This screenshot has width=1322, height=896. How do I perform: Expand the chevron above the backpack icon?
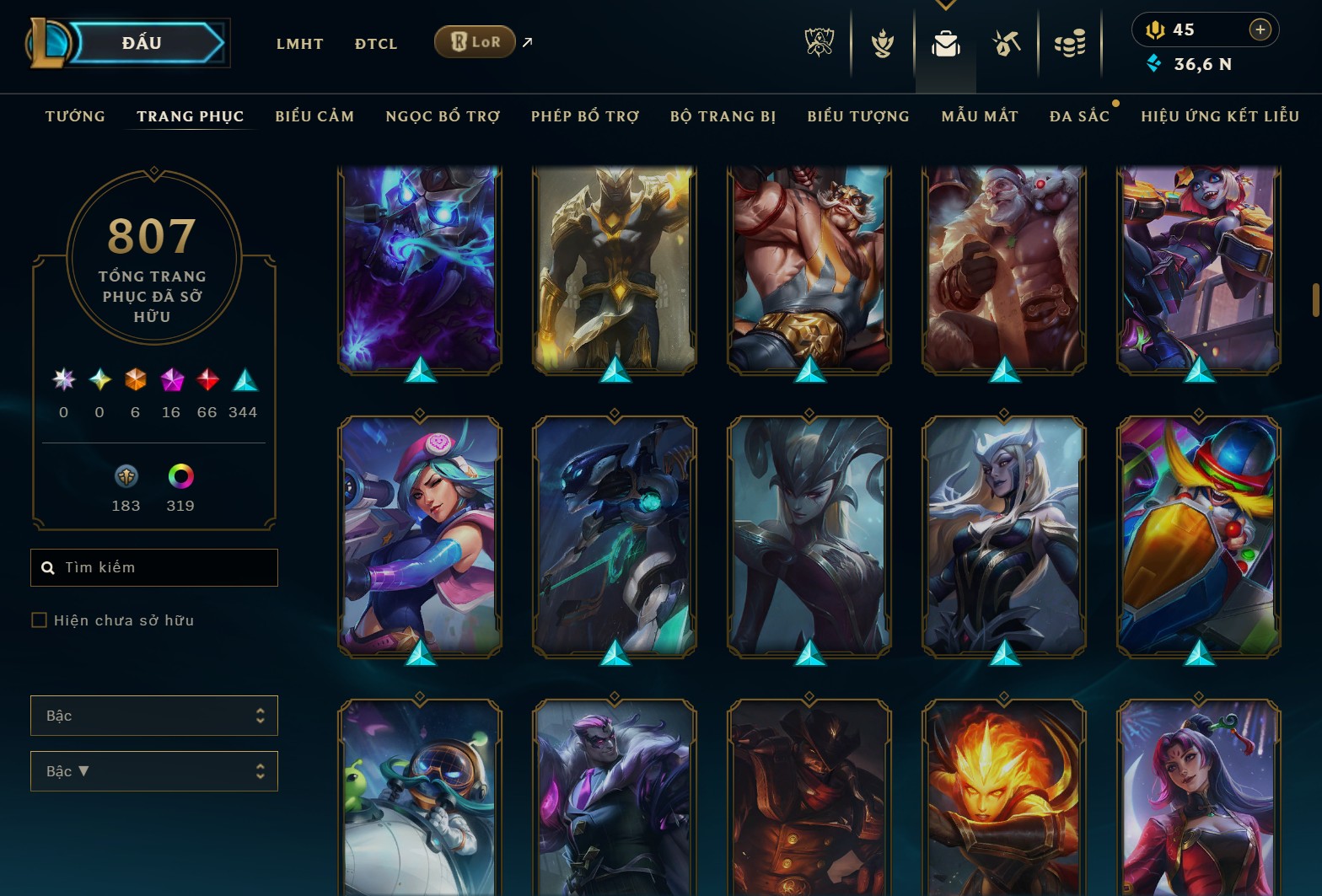tap(945, 5)
